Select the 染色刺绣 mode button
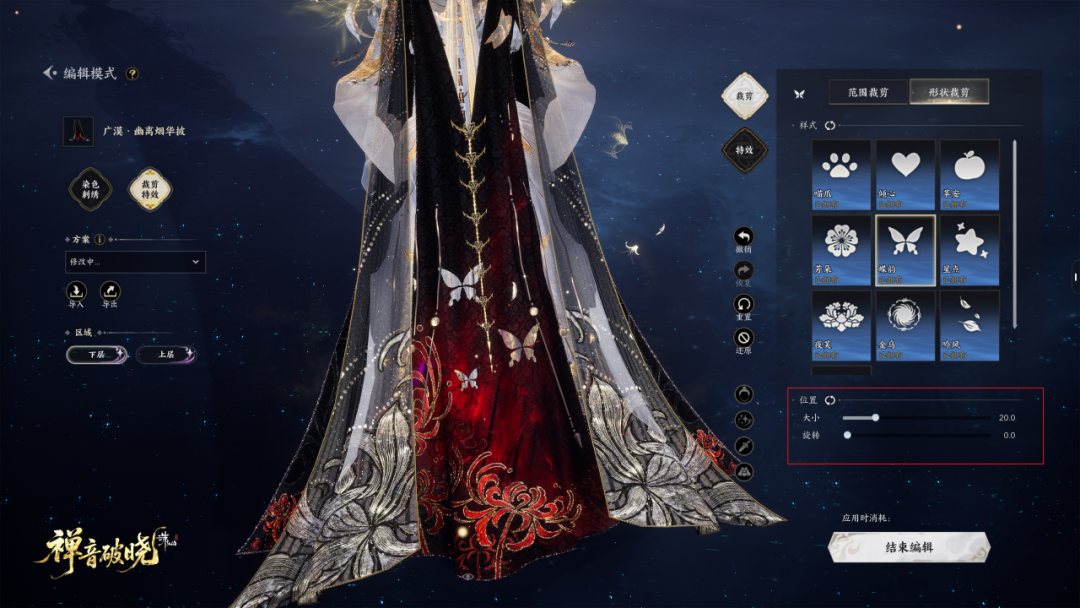The height and width of the screenshot is (608, 1080). pyautogui.click(x=89, y=188)
